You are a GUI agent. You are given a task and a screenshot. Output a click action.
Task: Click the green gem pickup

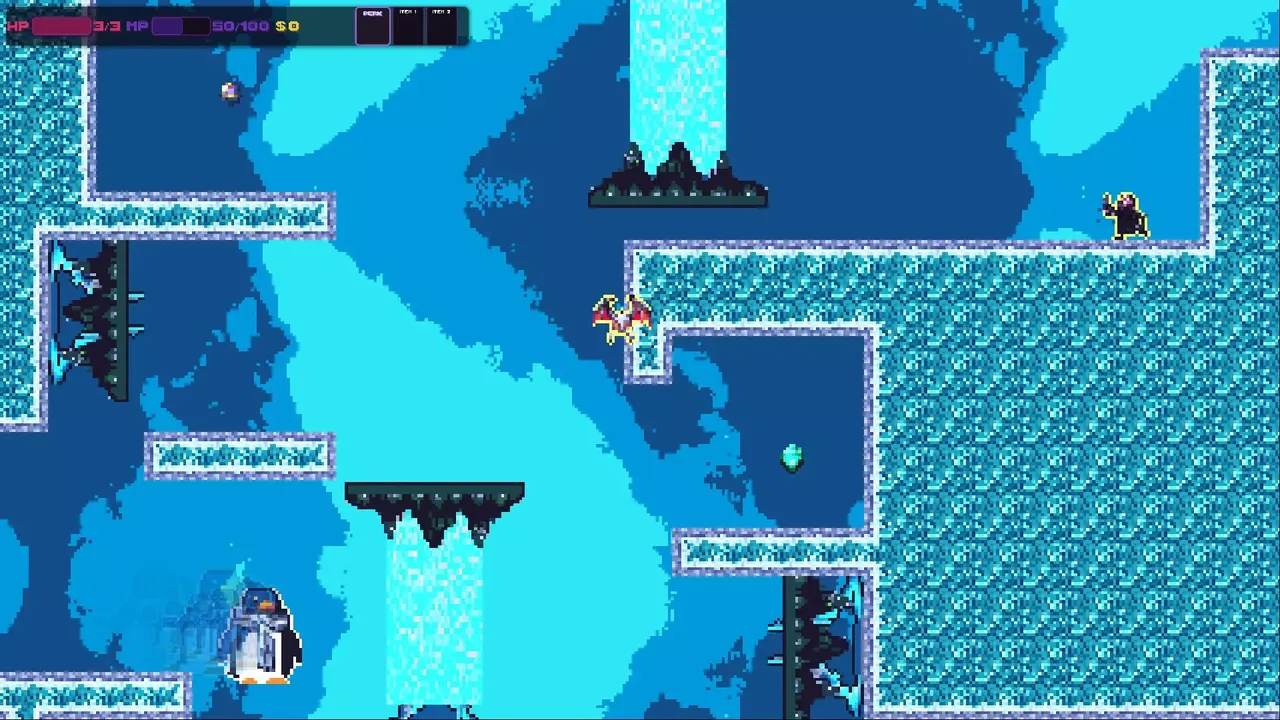pos(790,457)
